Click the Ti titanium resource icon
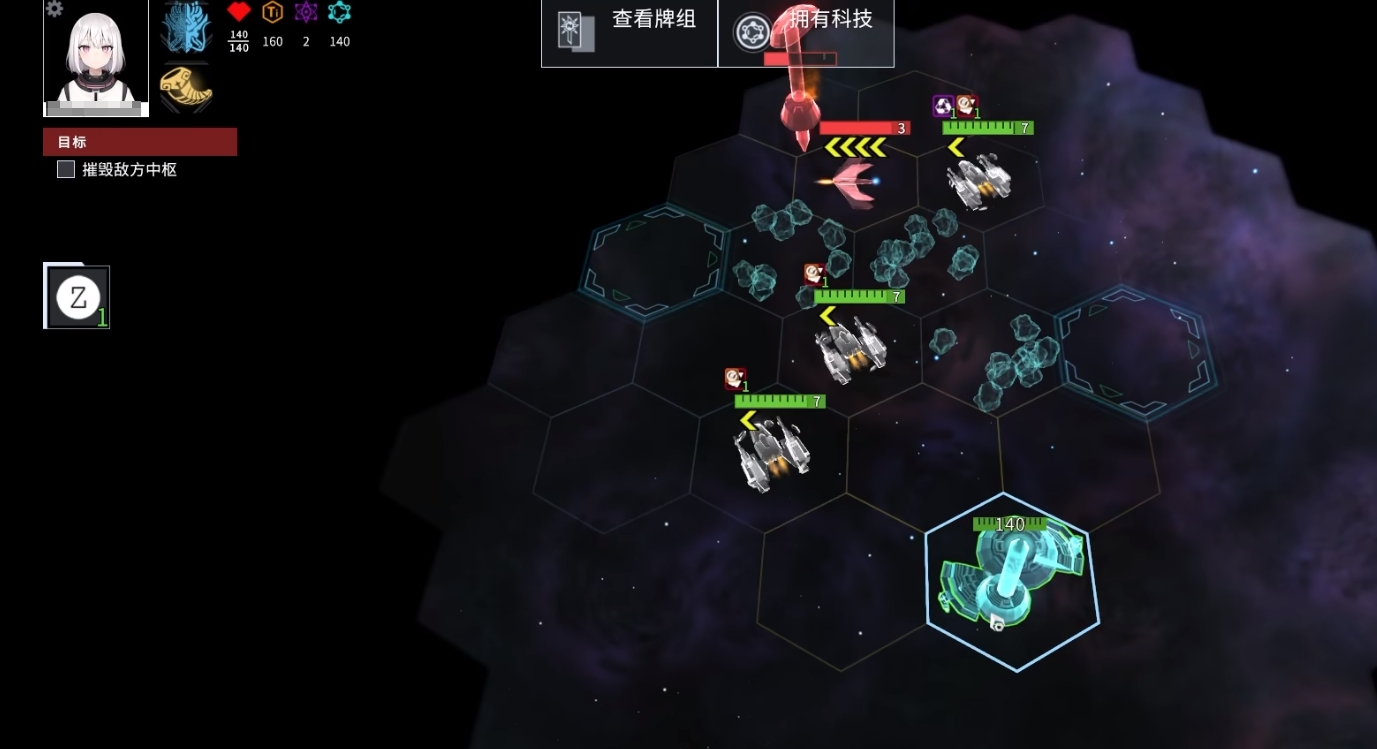 [272, 13]
